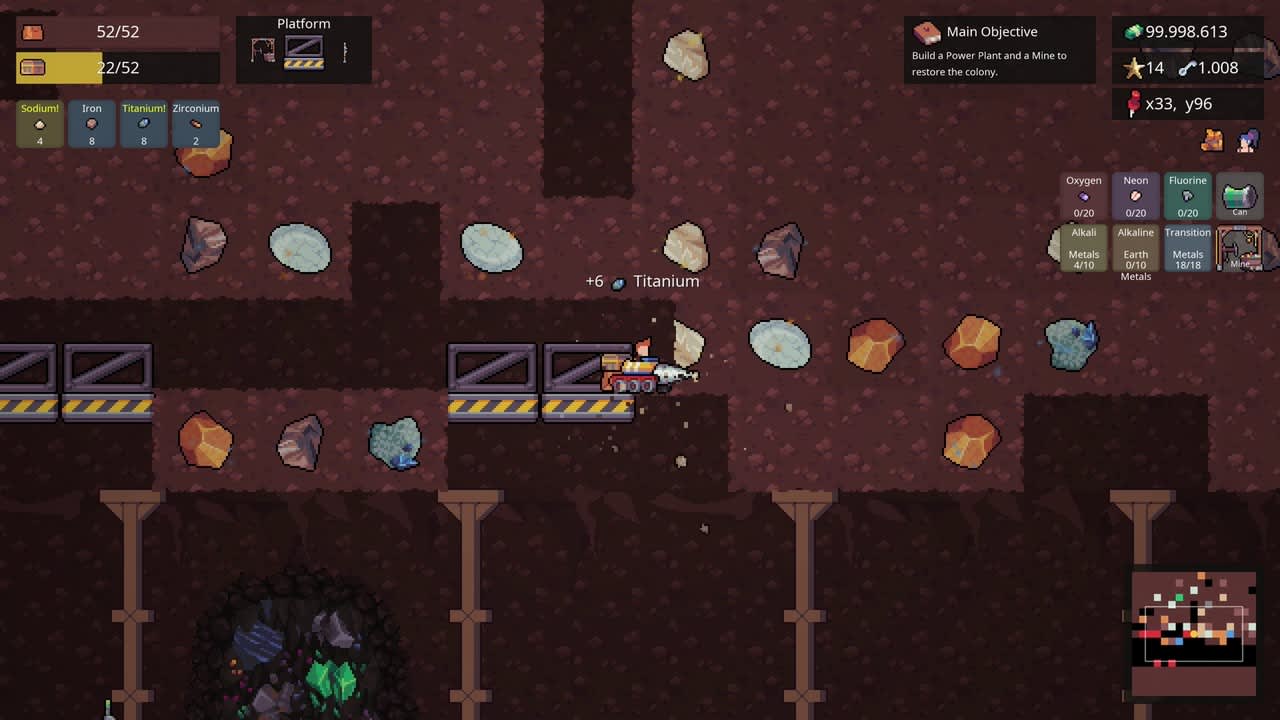Toggle the Titanium resource card
This screenshot has width=1280, height=720.
143,123
